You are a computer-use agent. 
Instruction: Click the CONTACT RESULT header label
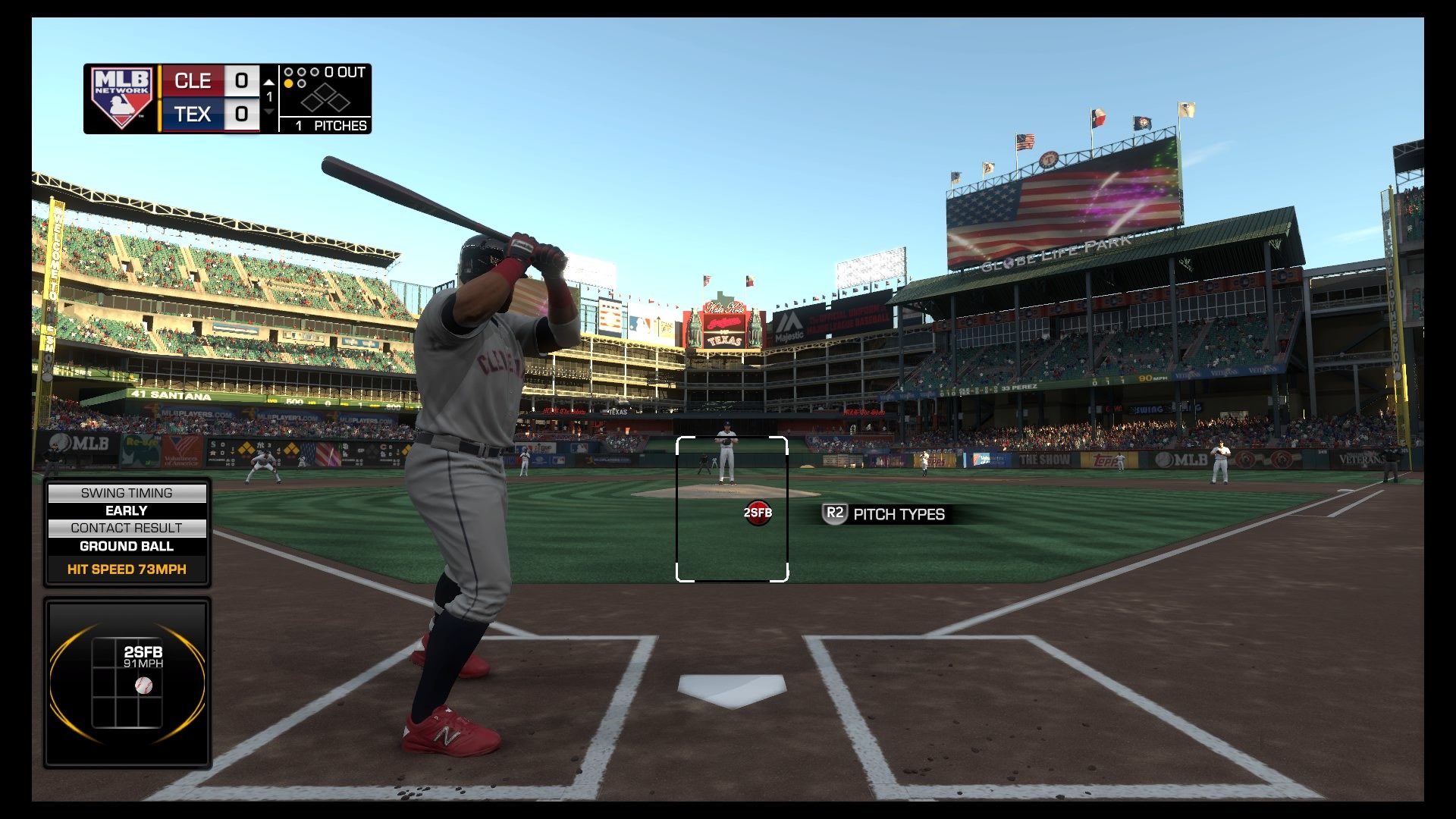click(127, 529)
